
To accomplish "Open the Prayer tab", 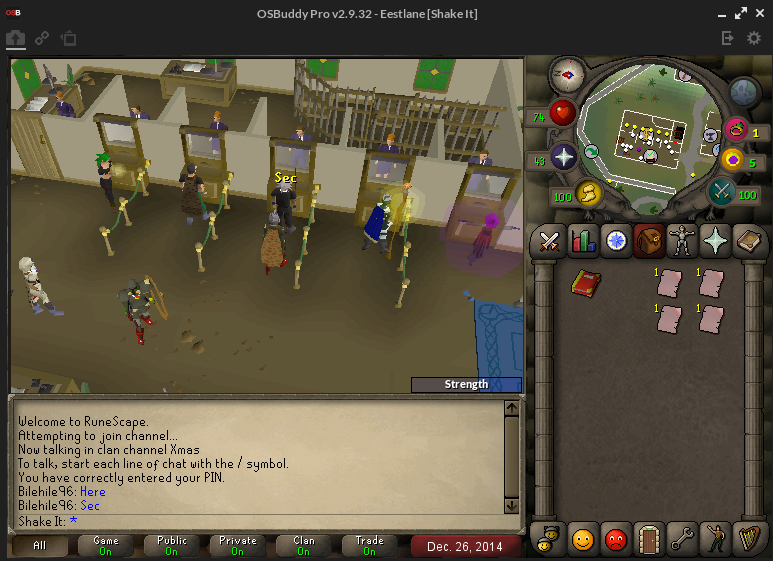I will point(715,240).
